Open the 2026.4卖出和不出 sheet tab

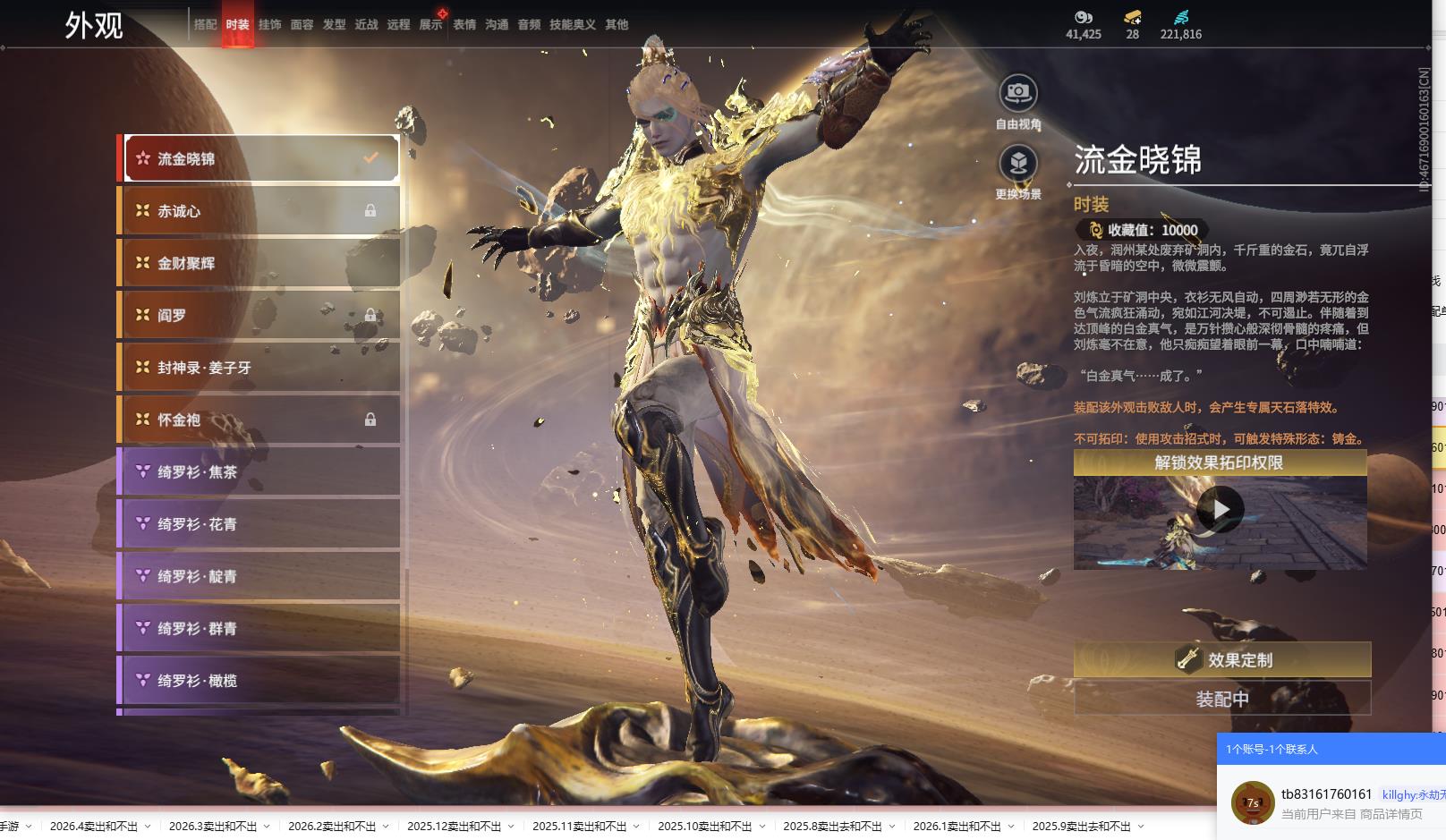tap(93, 827)
